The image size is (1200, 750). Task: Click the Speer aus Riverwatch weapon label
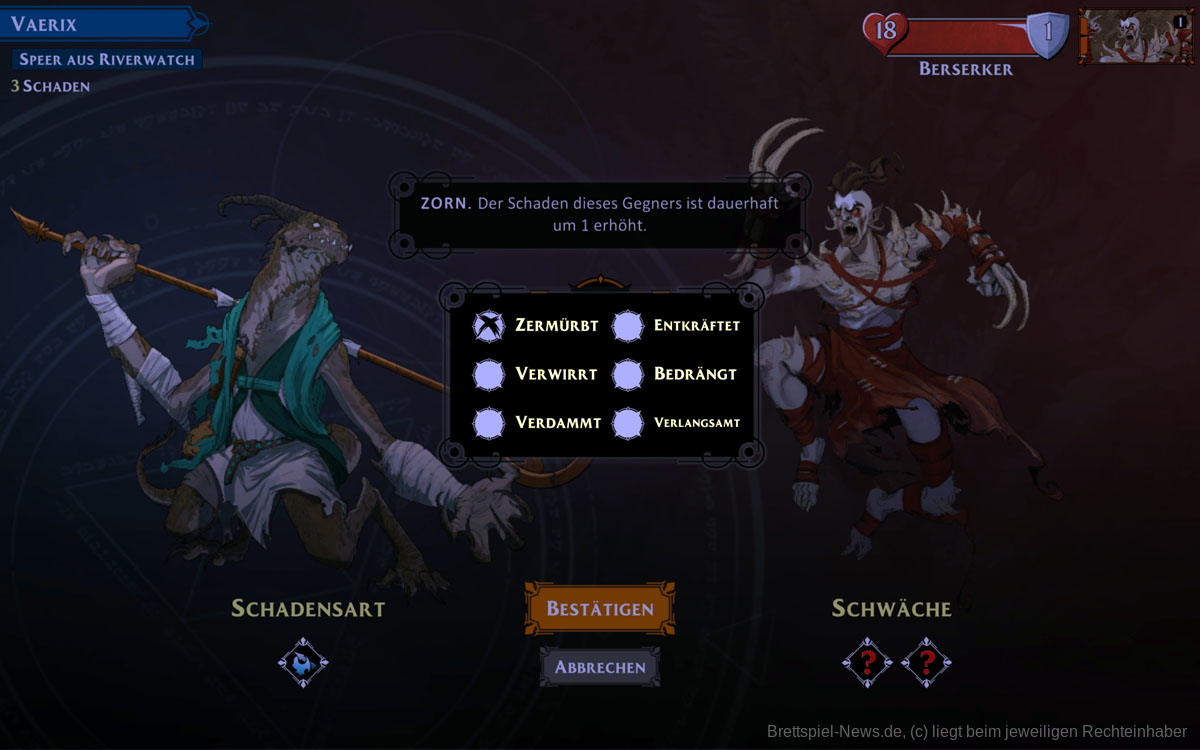point(107,60)
